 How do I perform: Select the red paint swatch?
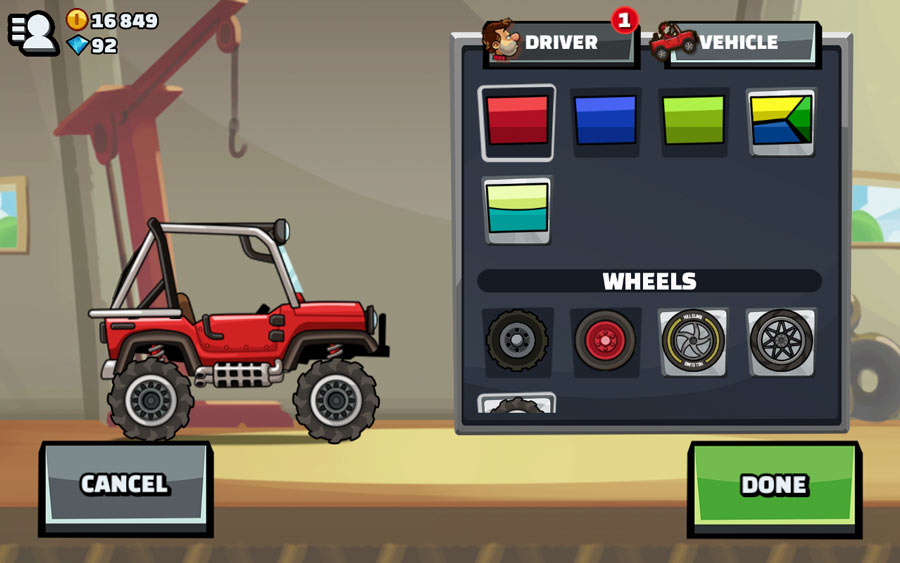pos(517,121)
